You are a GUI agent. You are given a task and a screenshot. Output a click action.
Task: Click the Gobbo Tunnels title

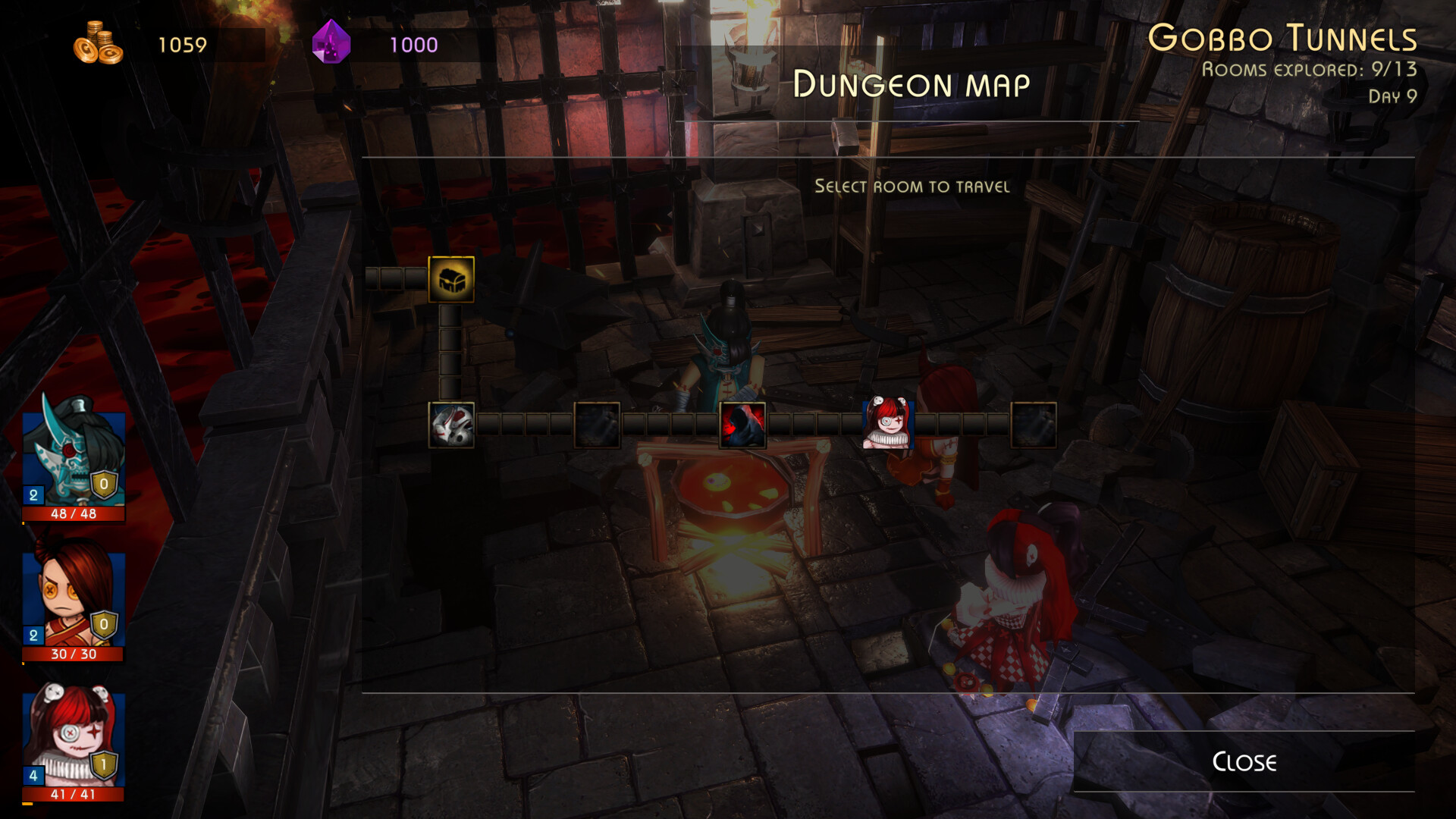tap(1284, 35)
